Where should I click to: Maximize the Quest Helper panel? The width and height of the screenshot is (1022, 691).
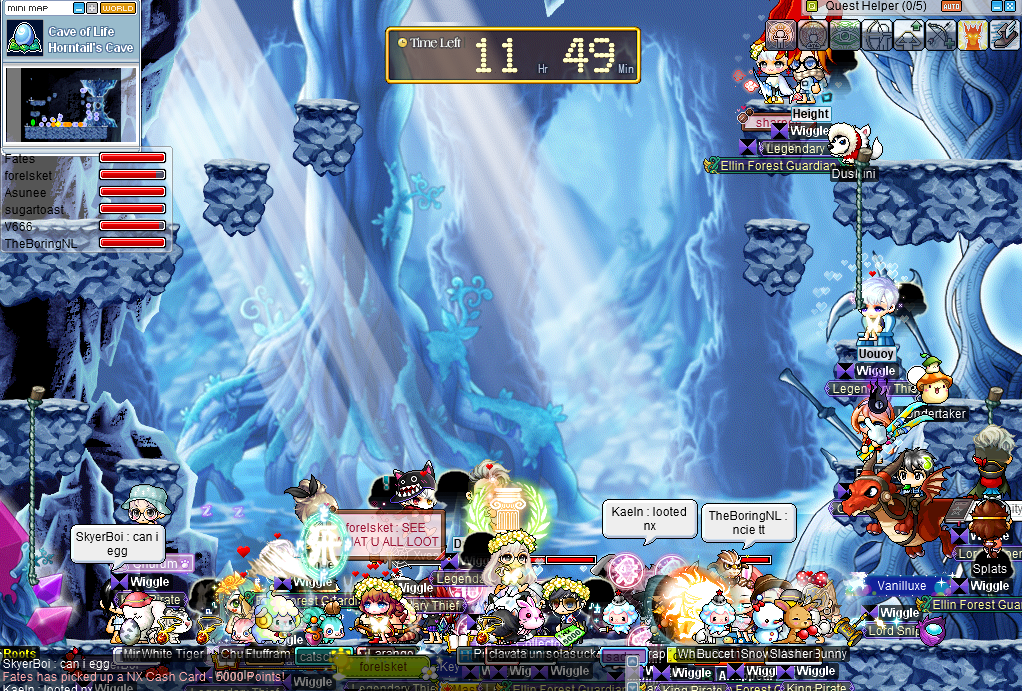(x=1011, y=7)
